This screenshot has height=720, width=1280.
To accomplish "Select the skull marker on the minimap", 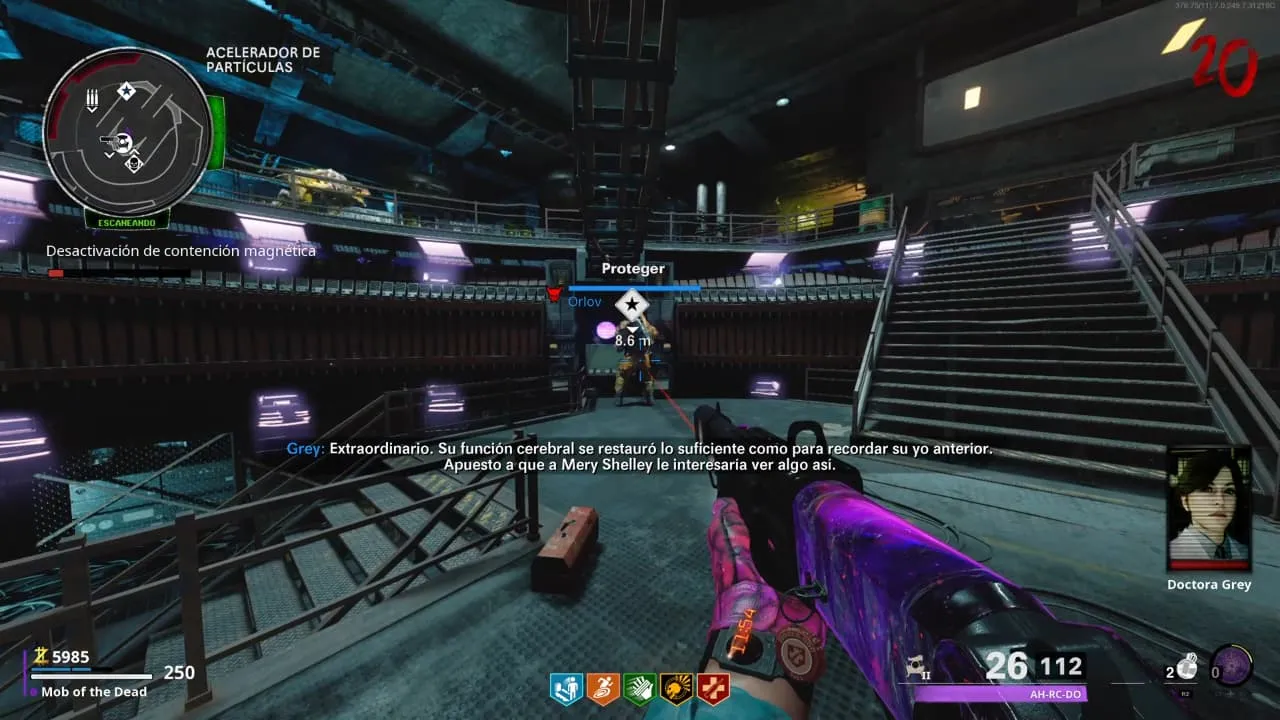I will 134,163.
